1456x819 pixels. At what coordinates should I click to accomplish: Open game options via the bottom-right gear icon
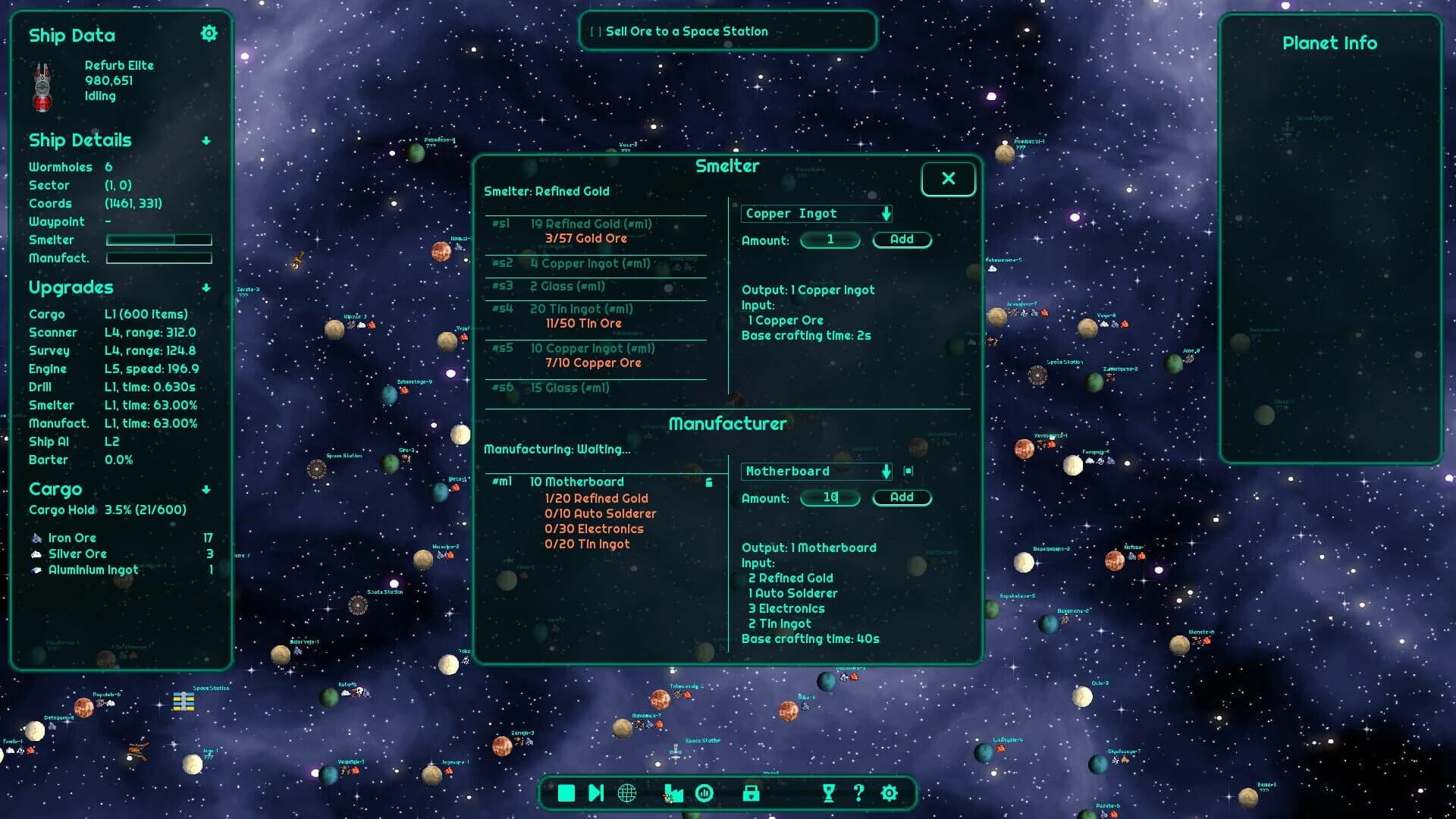pyautogui.click(x=888, y=793)
